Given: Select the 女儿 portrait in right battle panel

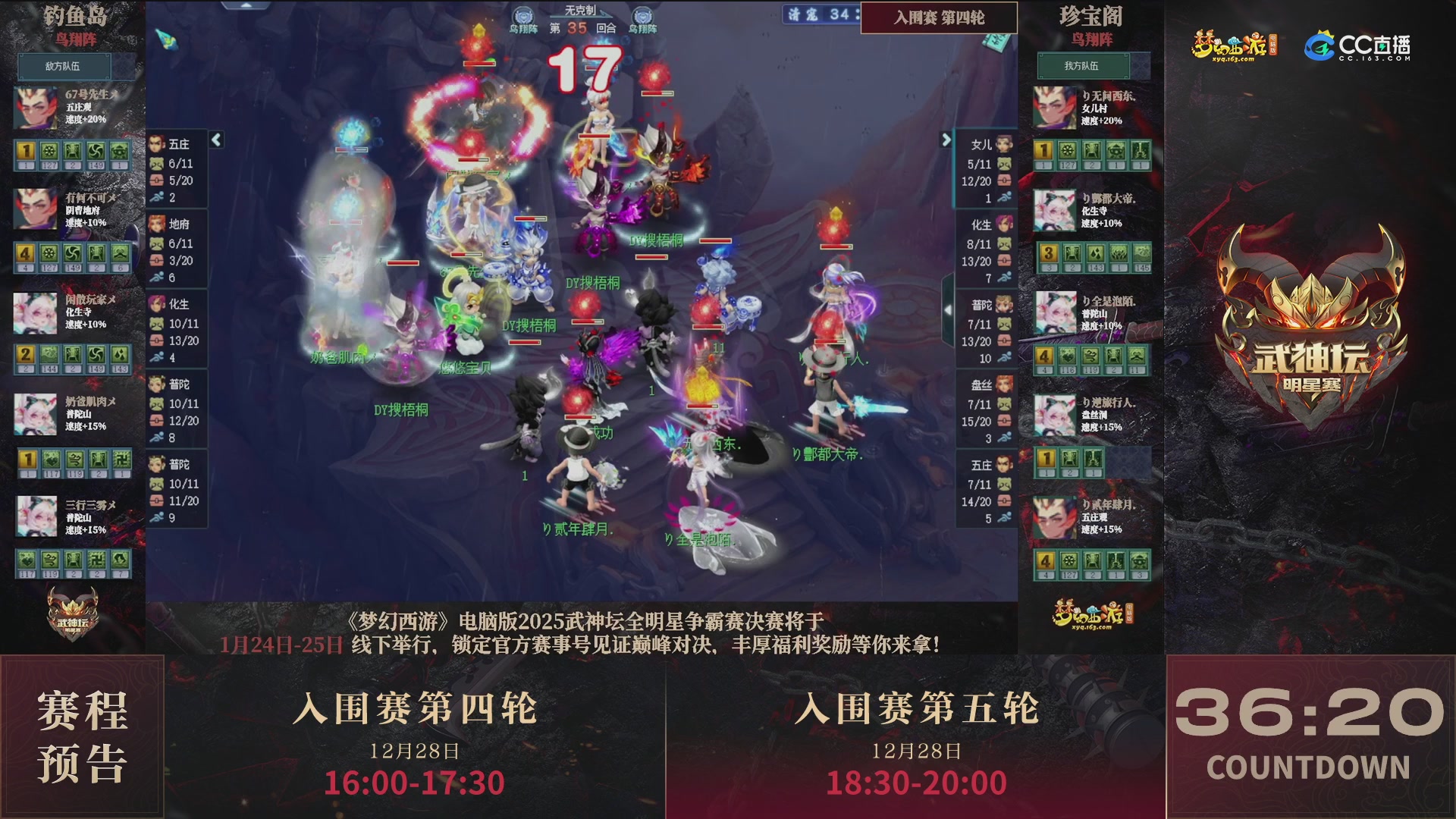Looking at the screenshot, I should click(1003, 144).
